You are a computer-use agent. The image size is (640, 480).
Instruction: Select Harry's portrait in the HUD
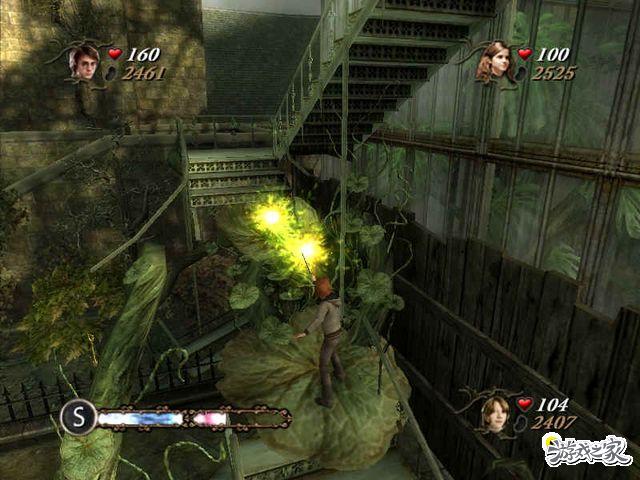pyautogui.click(x=82, y=61)
